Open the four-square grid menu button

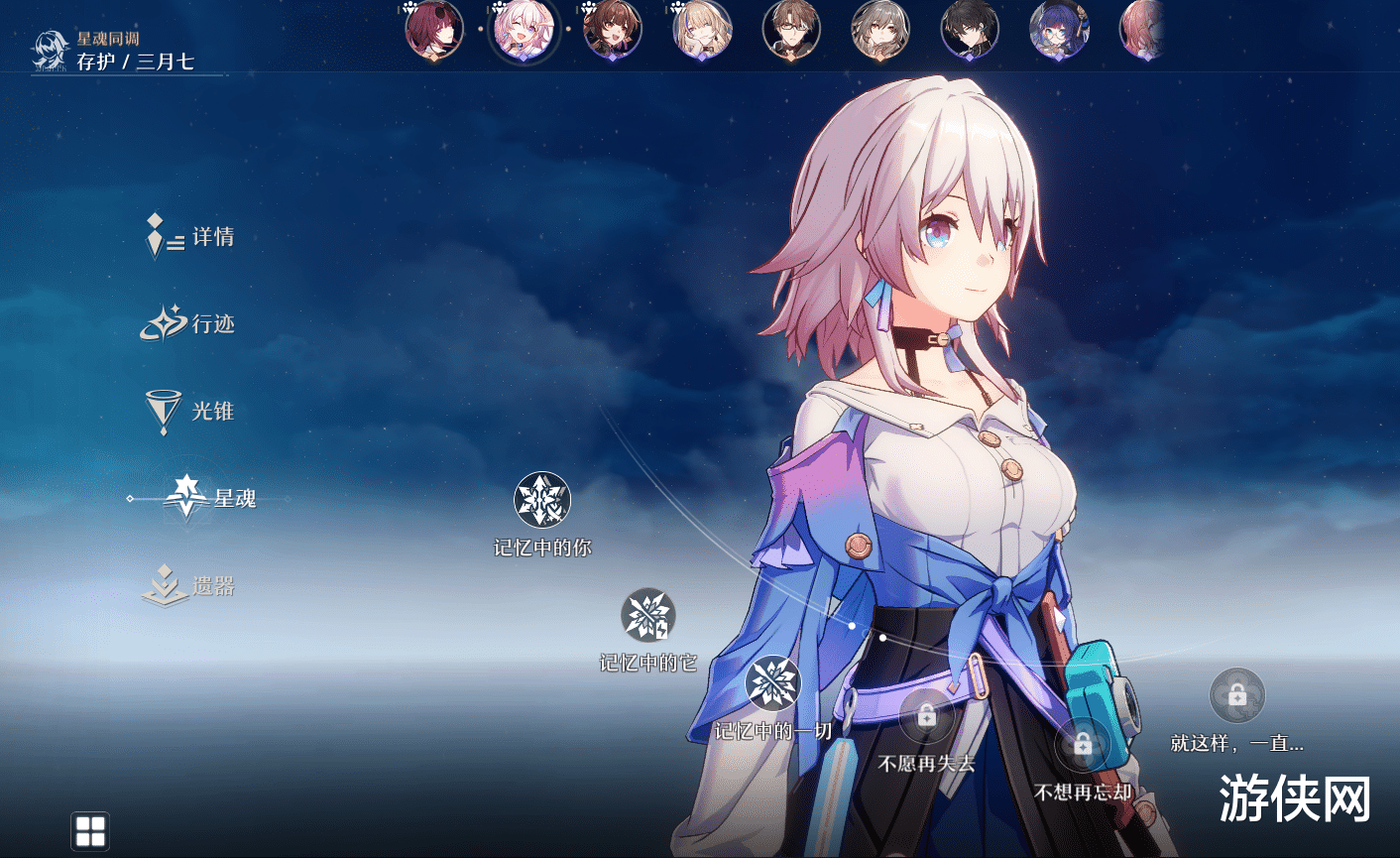click(90, 831)
